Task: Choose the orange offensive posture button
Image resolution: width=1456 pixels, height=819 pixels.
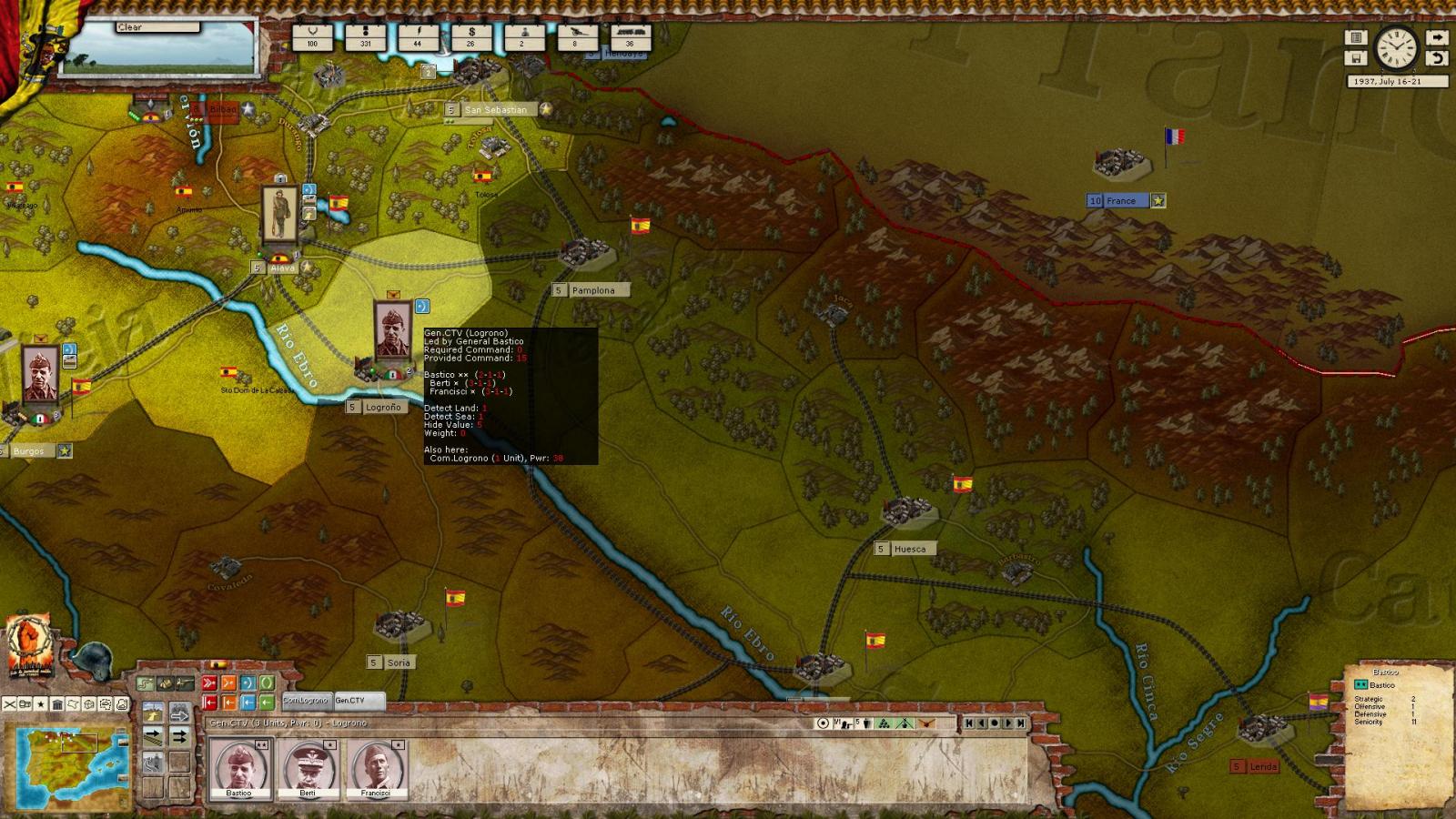Action: pyautogui.click(x=228, y=683)
